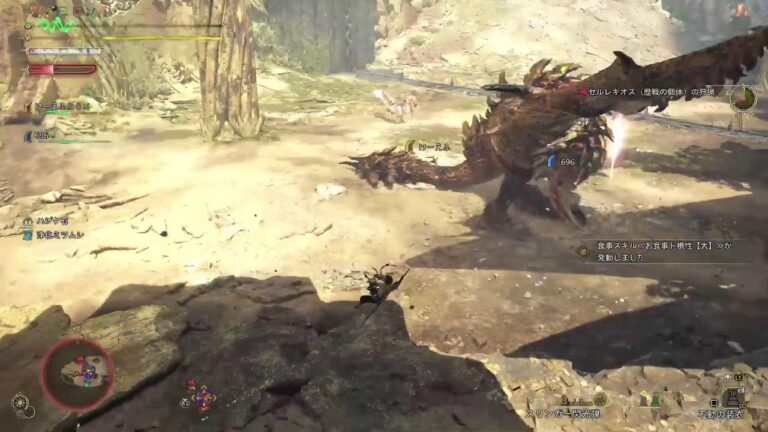
Task: Select the slinger flash pod ammo icon
Action: [600, 399]
